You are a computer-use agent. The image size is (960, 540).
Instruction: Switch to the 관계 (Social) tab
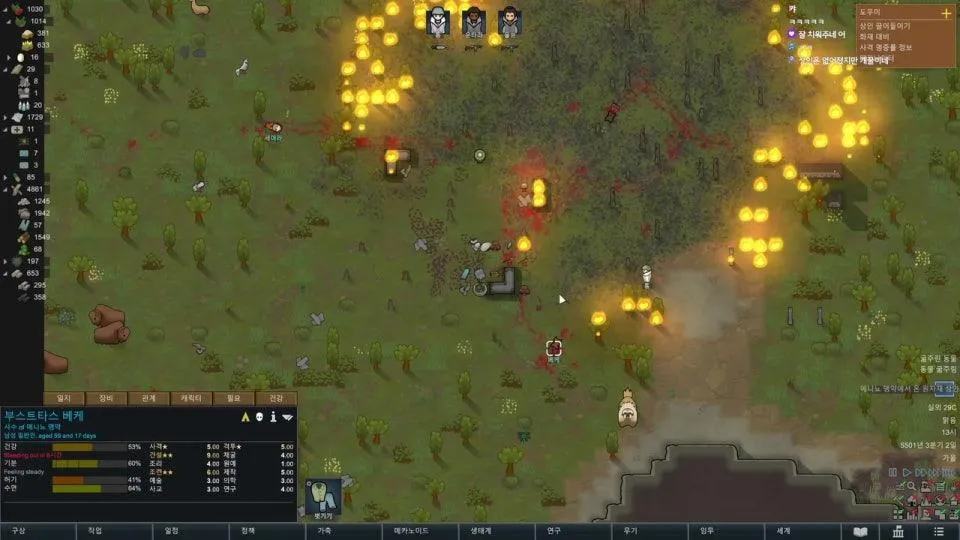(149, 398)
